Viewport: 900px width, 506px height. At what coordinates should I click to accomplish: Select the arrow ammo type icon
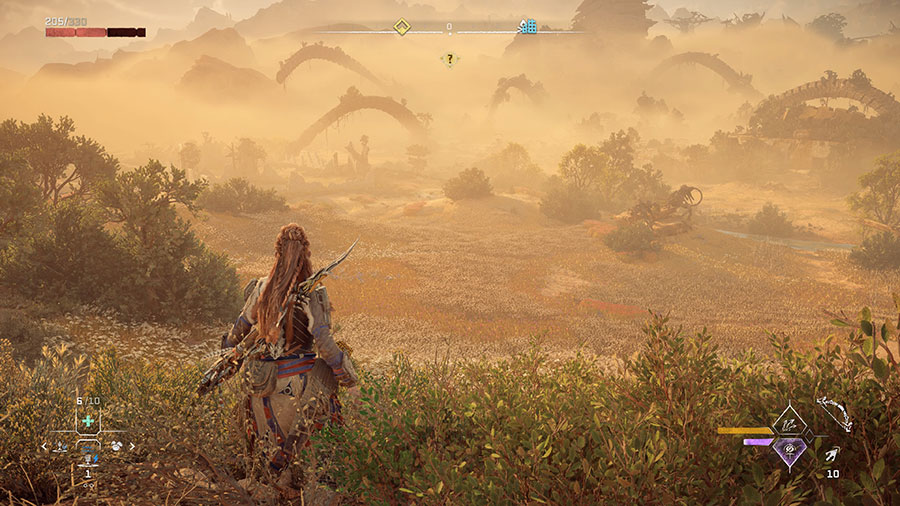tap(833, 455)
